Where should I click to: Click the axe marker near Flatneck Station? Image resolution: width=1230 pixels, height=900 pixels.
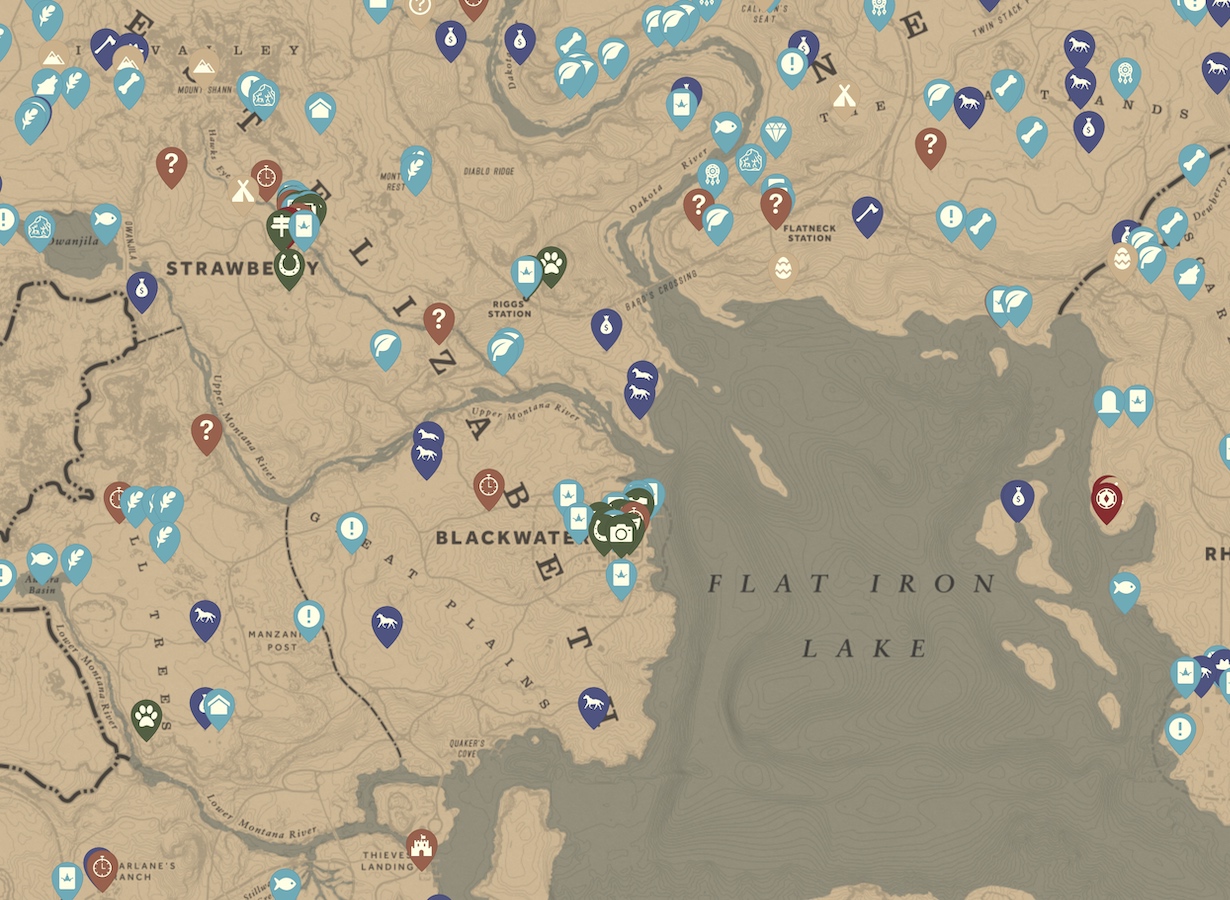click(867, 214)
